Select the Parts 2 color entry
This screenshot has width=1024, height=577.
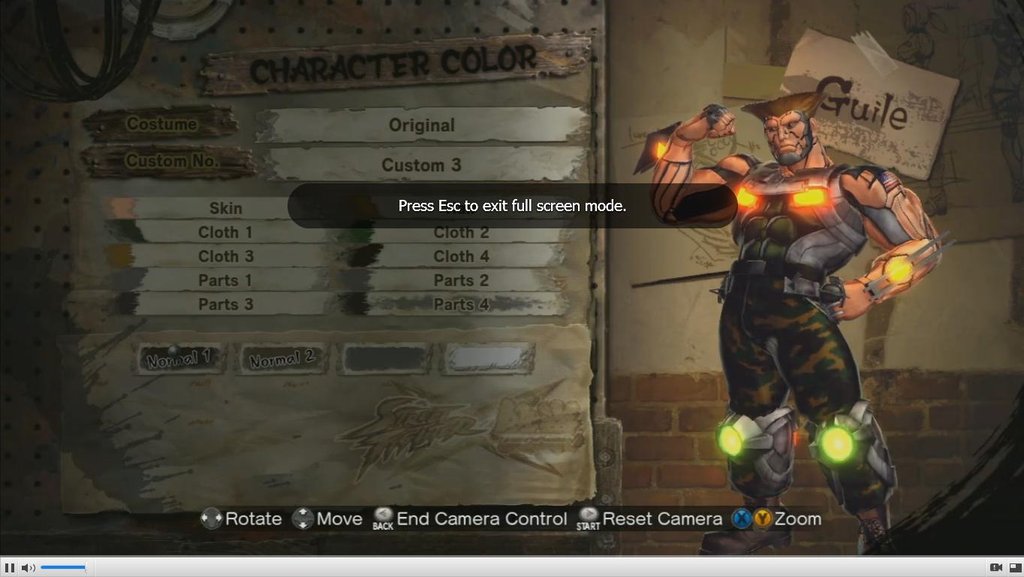tap(461, 280)
